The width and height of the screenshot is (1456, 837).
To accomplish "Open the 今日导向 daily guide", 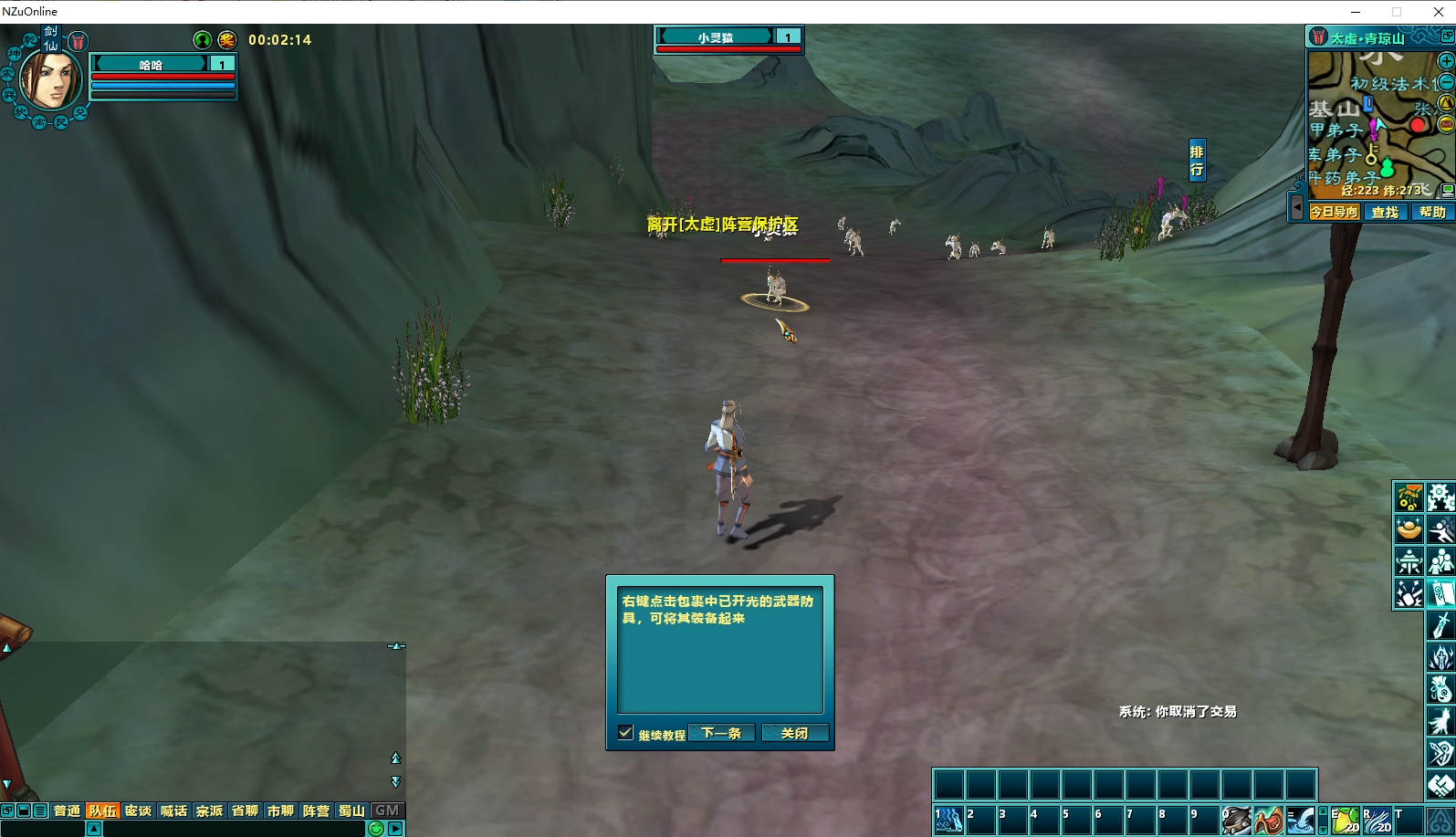I will 1335,212.
